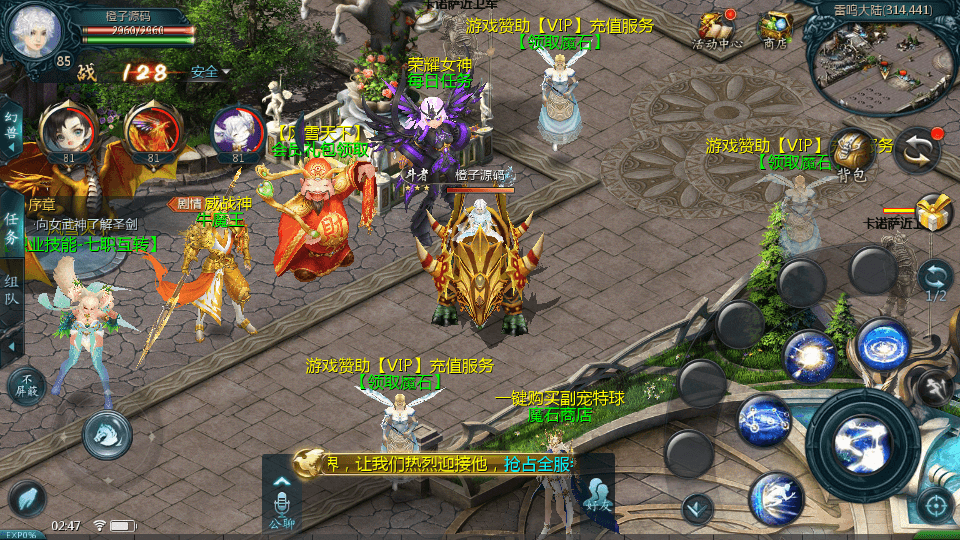This screenshot has height=540, width=960.
Task: Toggle the 不屏蔽 display button
Action: coord(25,385)
